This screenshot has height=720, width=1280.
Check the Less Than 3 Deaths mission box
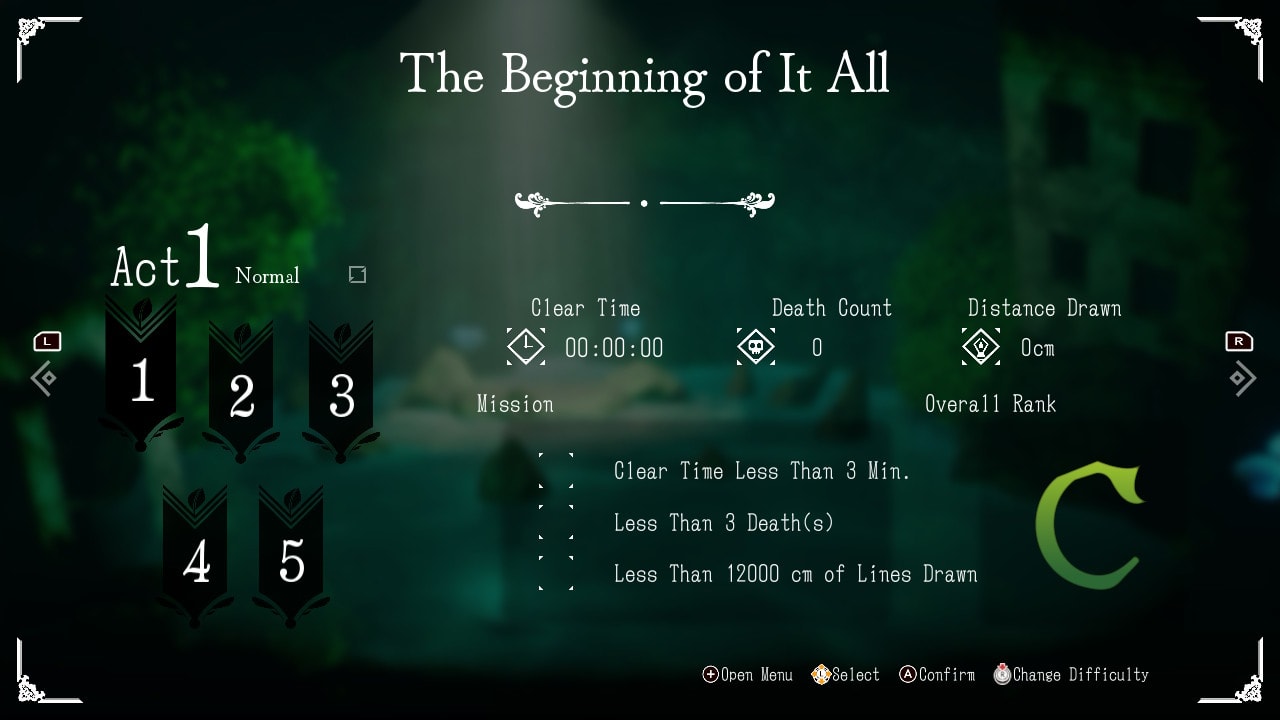557,522
